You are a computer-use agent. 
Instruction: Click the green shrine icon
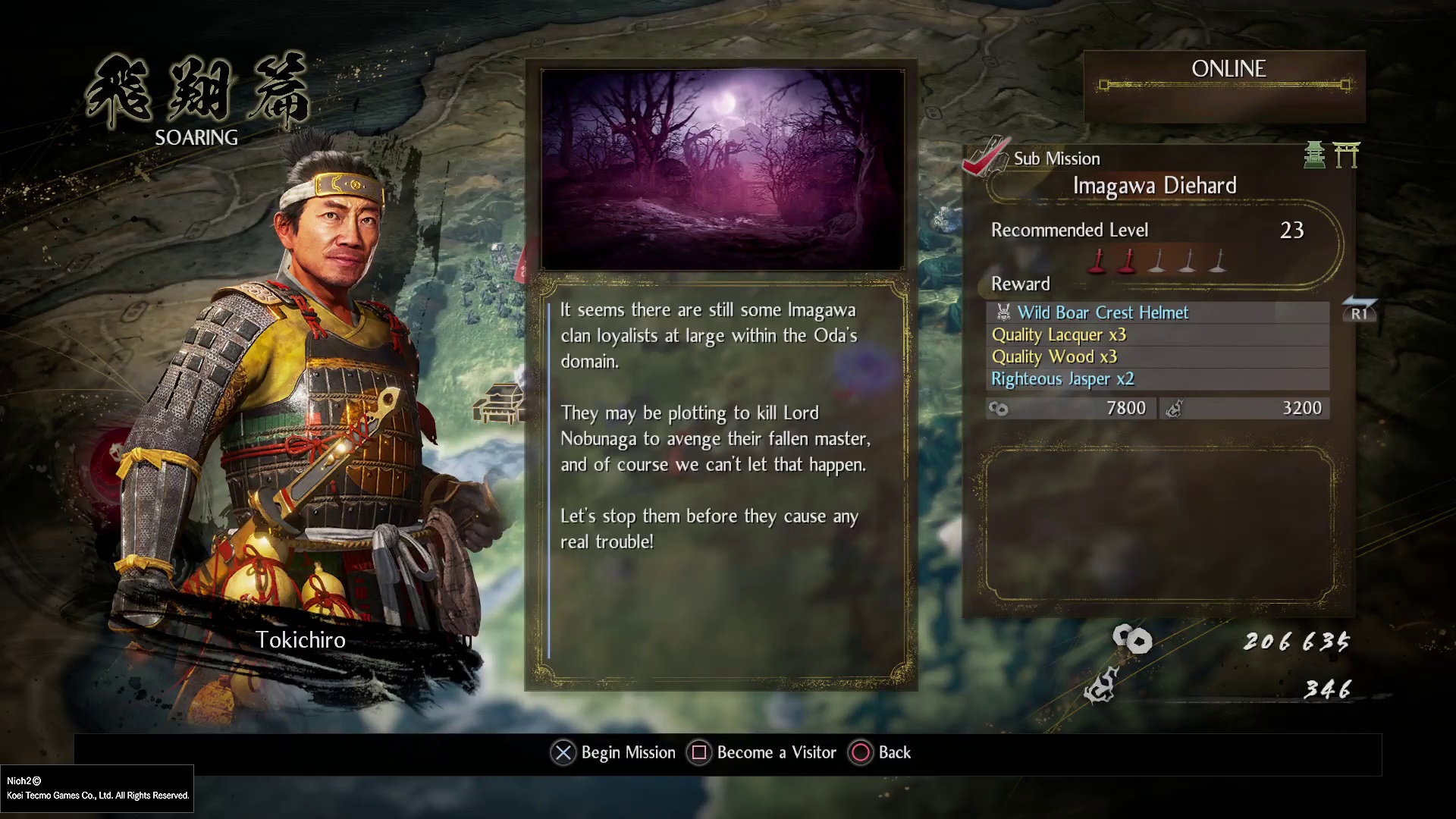1314,155
